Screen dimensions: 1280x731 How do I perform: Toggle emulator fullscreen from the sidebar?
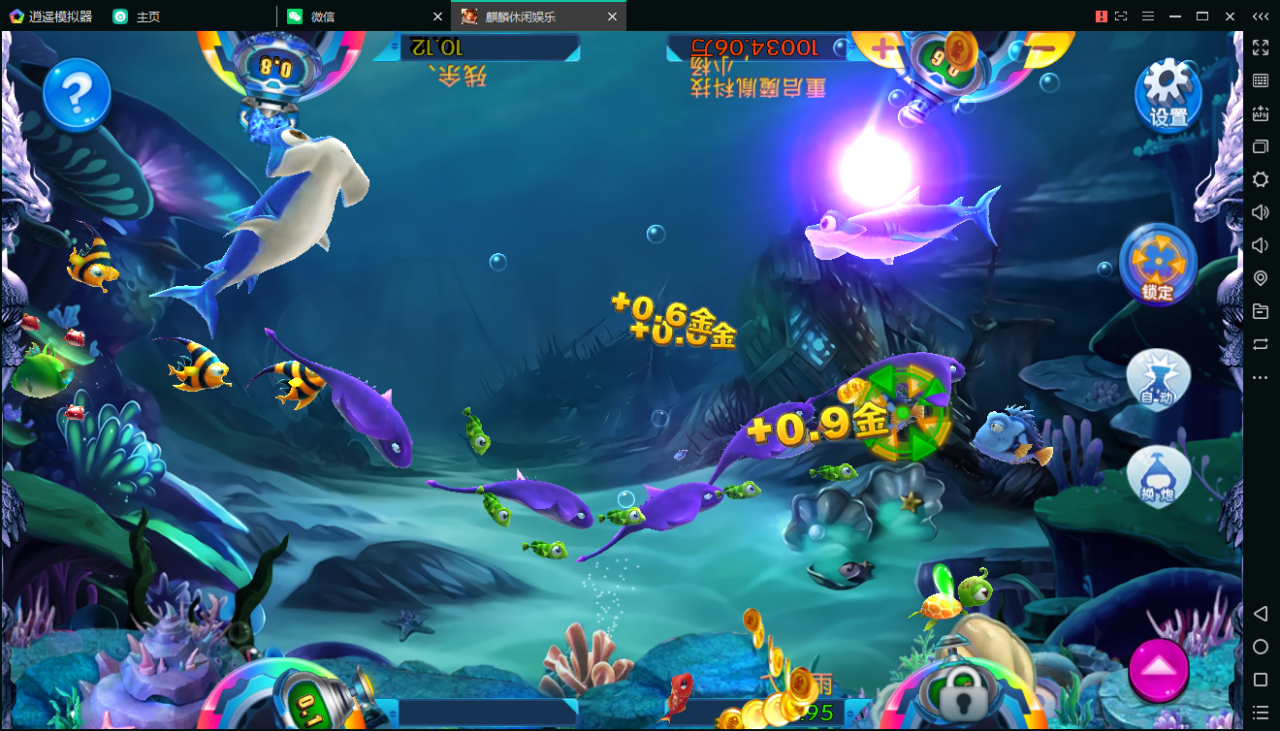1260,48
